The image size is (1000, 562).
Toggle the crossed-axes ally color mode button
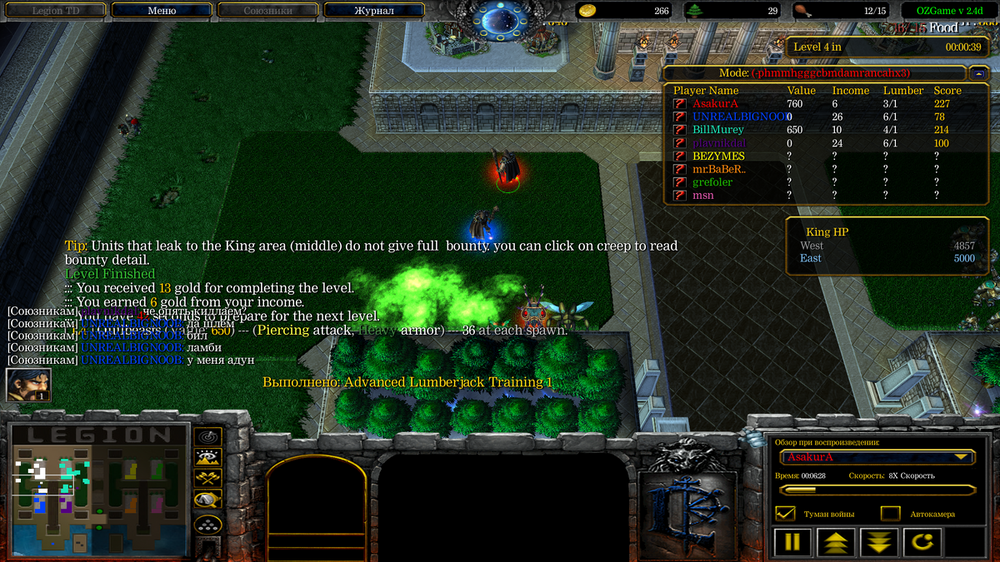[208, 479]
